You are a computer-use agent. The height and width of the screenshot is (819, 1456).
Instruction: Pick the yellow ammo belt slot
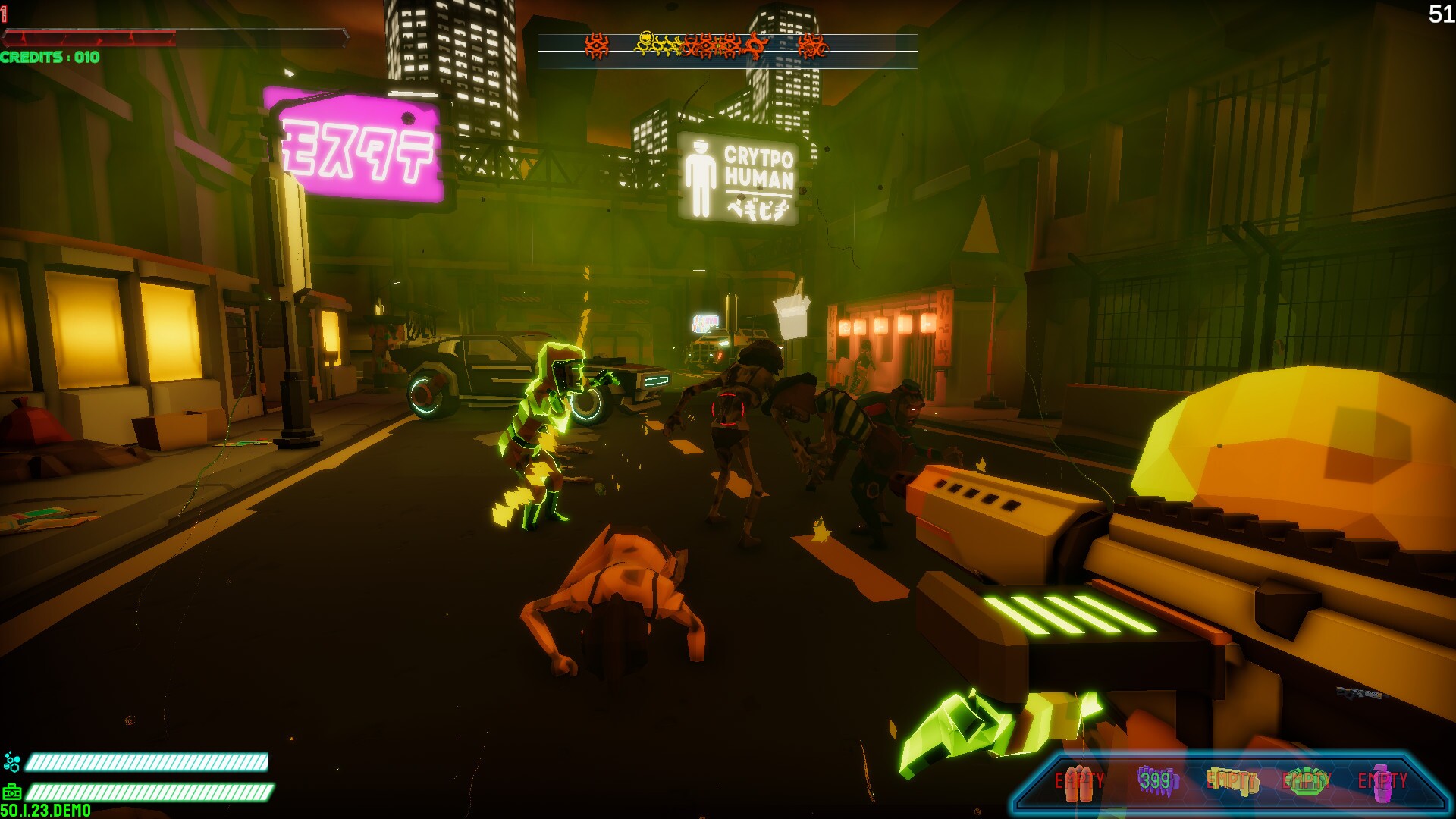(x=1232, y=781)
